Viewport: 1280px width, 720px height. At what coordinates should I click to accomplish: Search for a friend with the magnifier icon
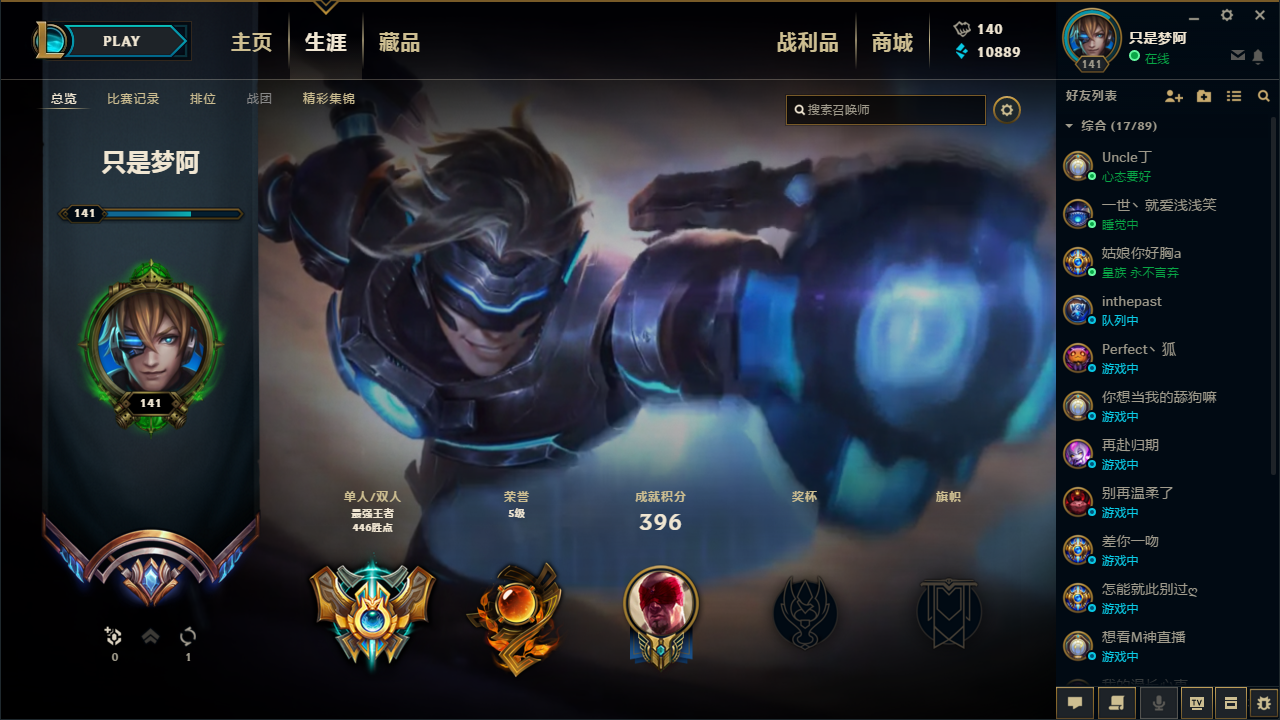click(1263, 96)
